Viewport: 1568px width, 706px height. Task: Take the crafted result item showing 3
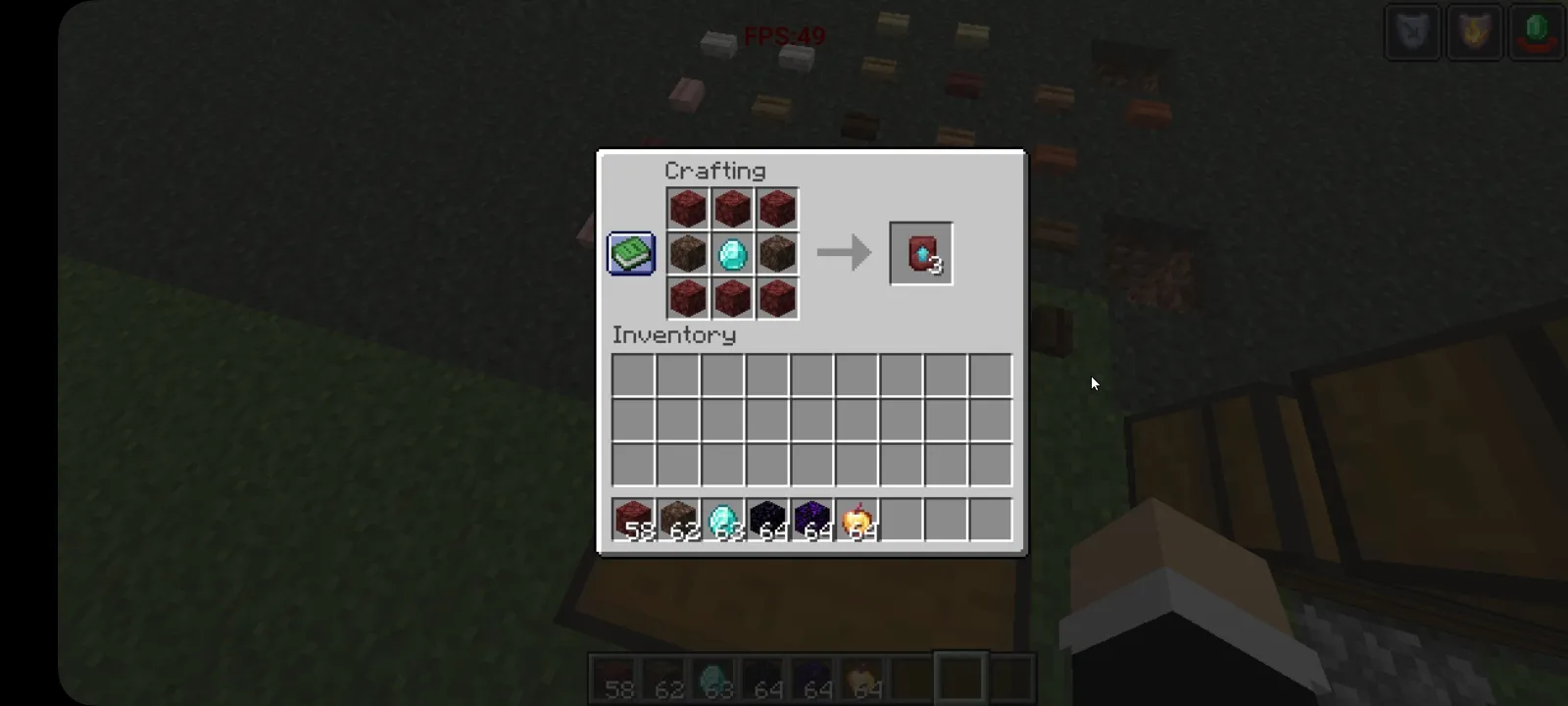pos(919,253)
